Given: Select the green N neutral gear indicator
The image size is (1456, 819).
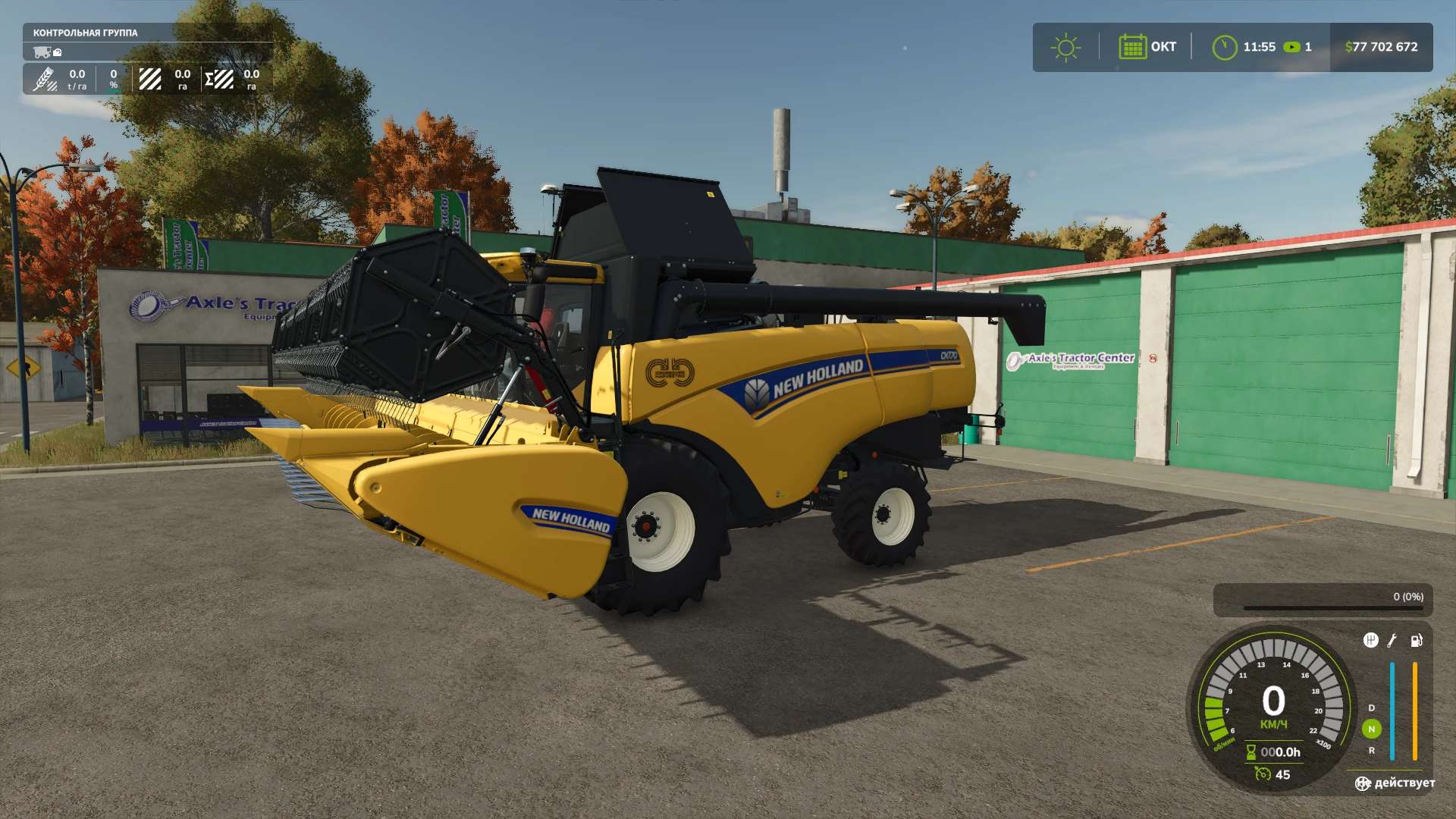Looking at the screenshot, I should tap(1371, 729).
